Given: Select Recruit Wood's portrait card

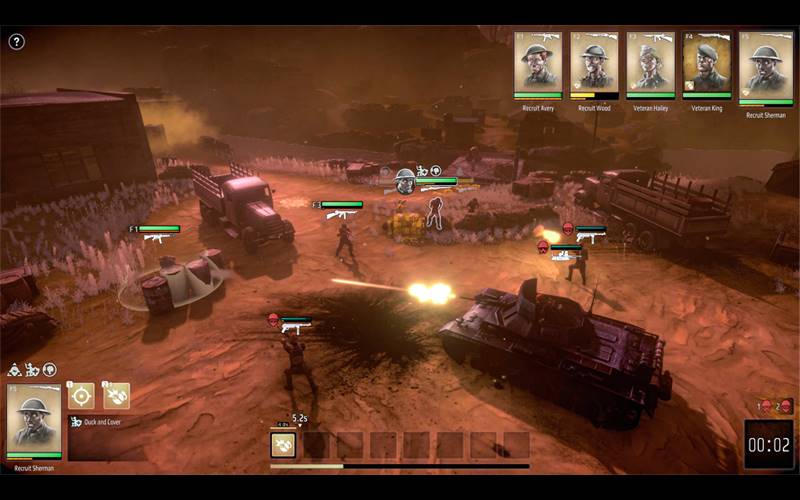Looking at the screenshot, I should tap(594, 65).
